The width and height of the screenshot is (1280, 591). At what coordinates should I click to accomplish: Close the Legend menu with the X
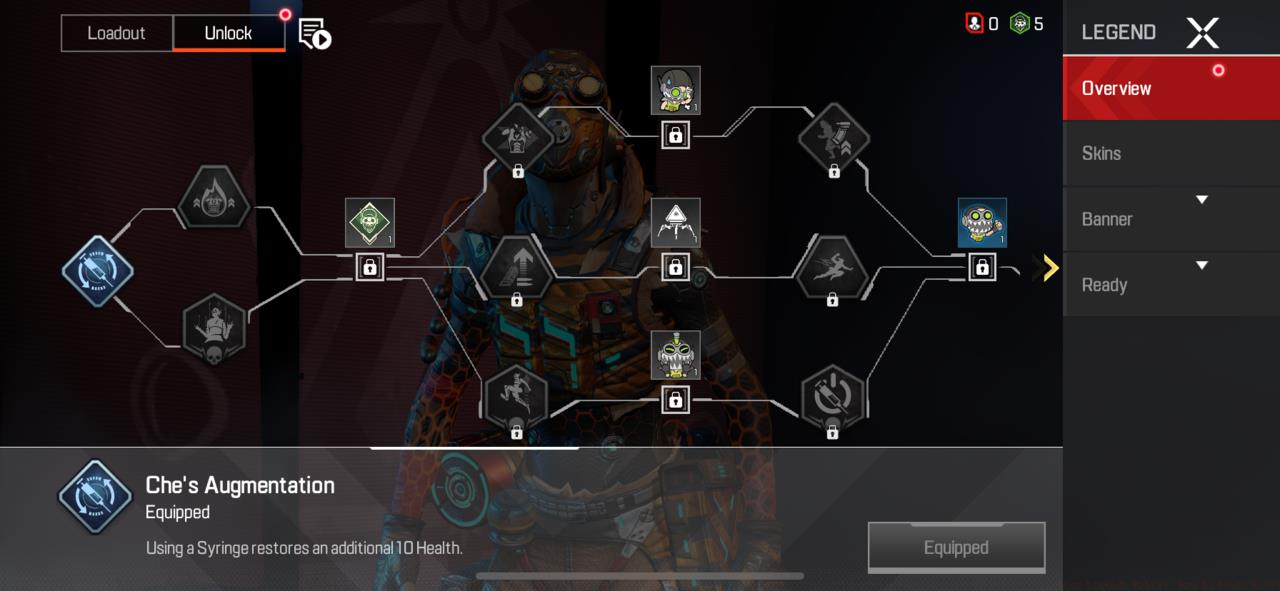point(1202,33)
